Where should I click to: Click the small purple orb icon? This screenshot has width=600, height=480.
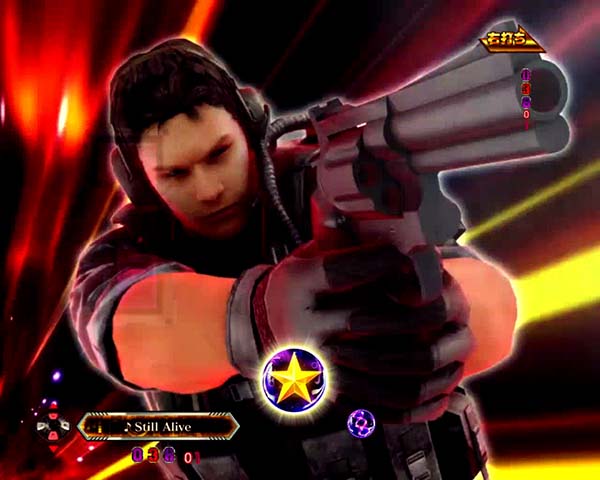click(x=359, y=423)
